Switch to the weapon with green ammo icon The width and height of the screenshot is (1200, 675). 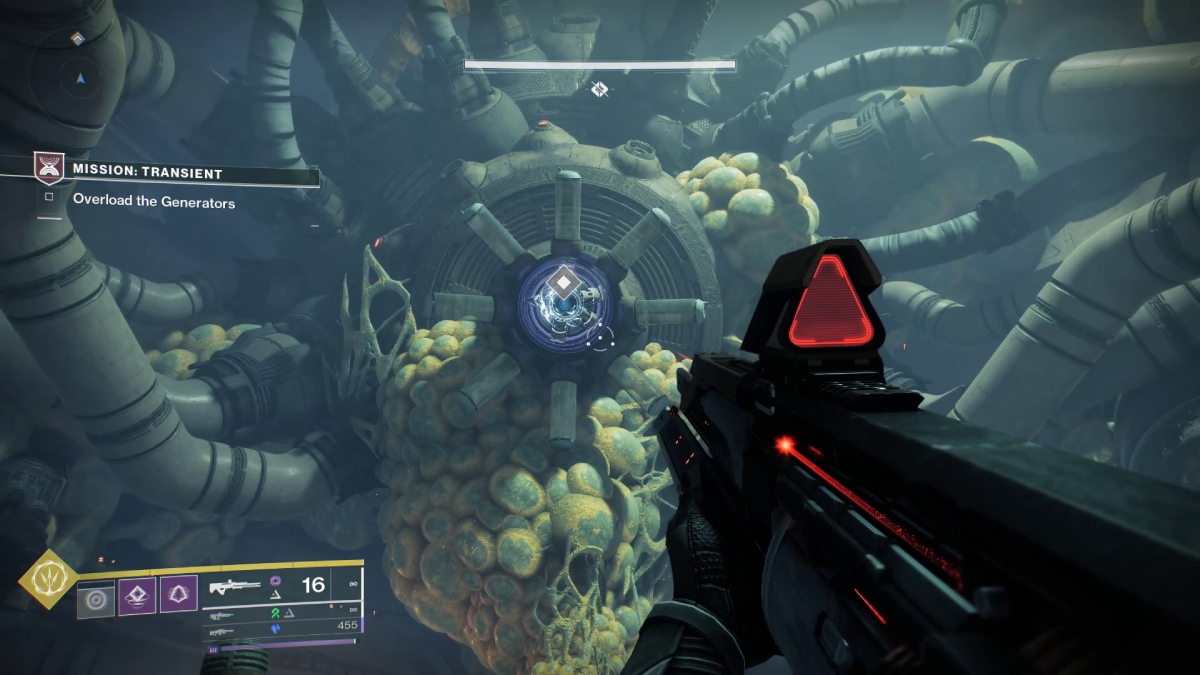(223, 612)
